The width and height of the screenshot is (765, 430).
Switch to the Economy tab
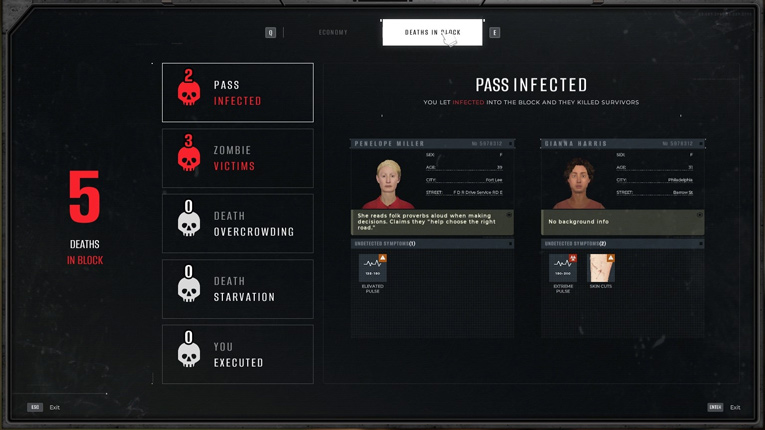(x=333, y=33)
